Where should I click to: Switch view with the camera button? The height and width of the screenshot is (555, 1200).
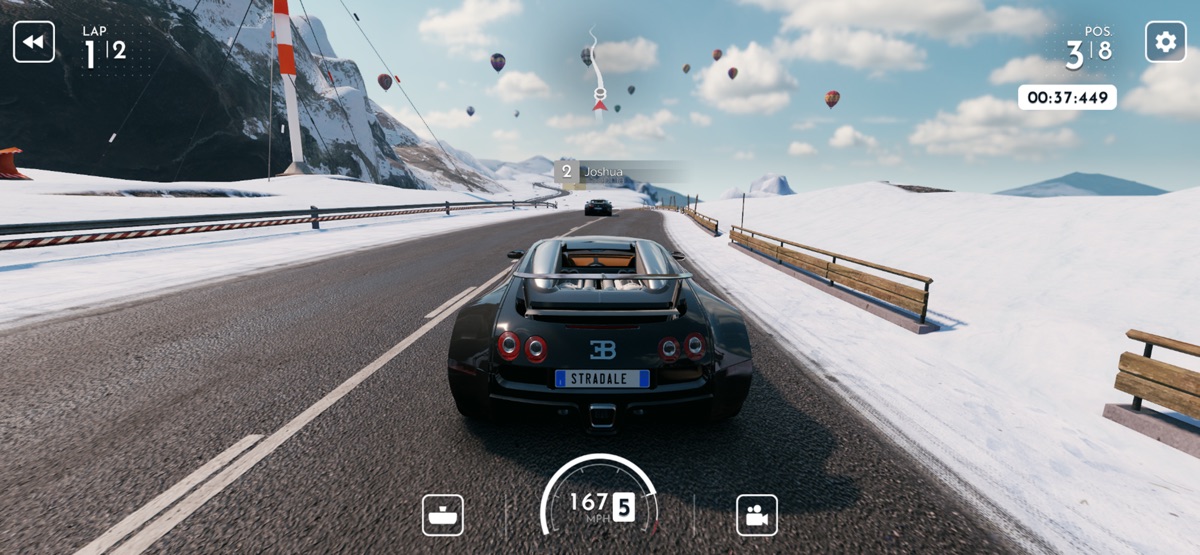pyautogui.click(x=757, y=515)
